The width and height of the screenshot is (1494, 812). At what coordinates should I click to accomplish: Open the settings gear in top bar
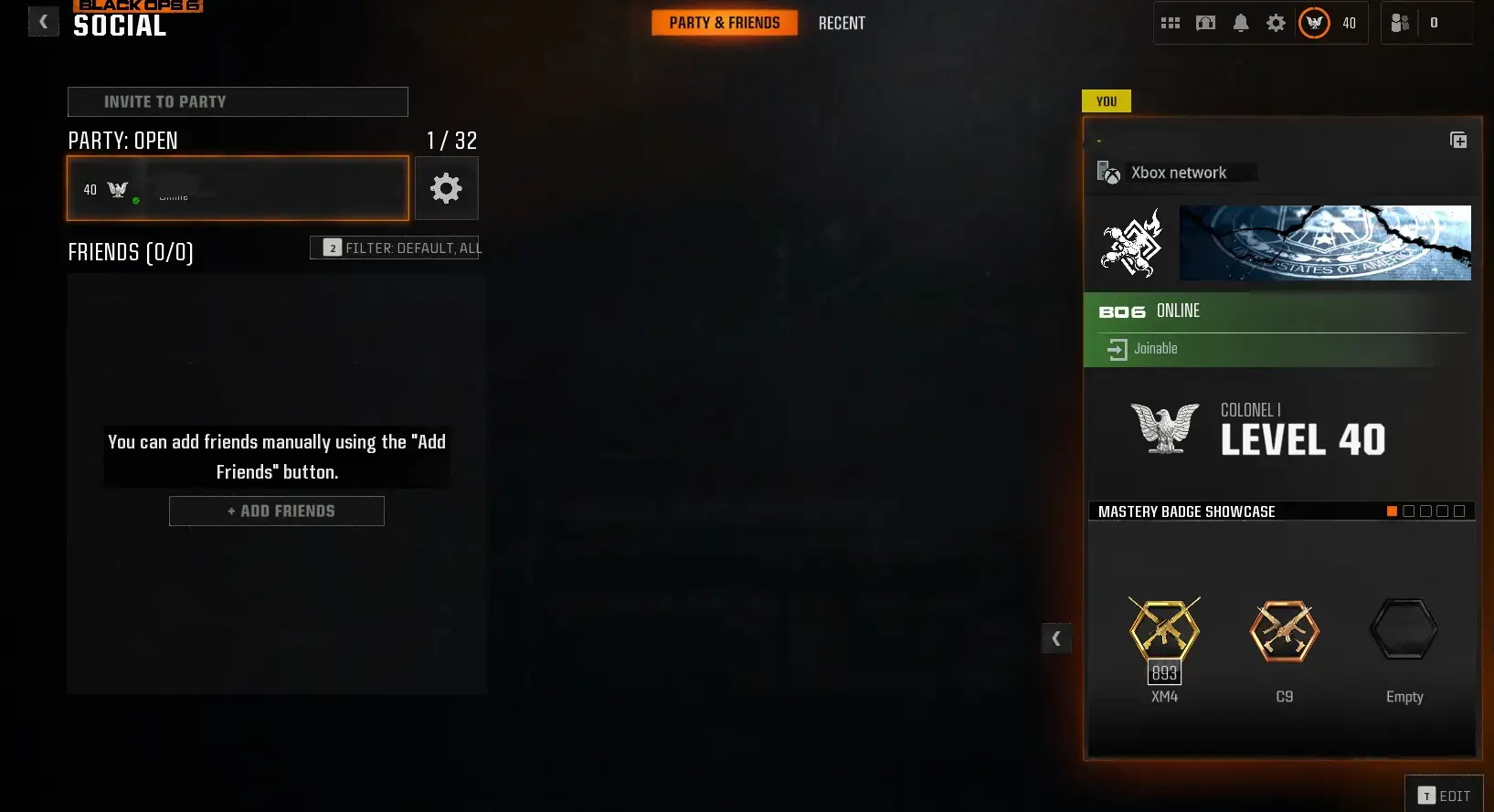(x=1276, y=23)
